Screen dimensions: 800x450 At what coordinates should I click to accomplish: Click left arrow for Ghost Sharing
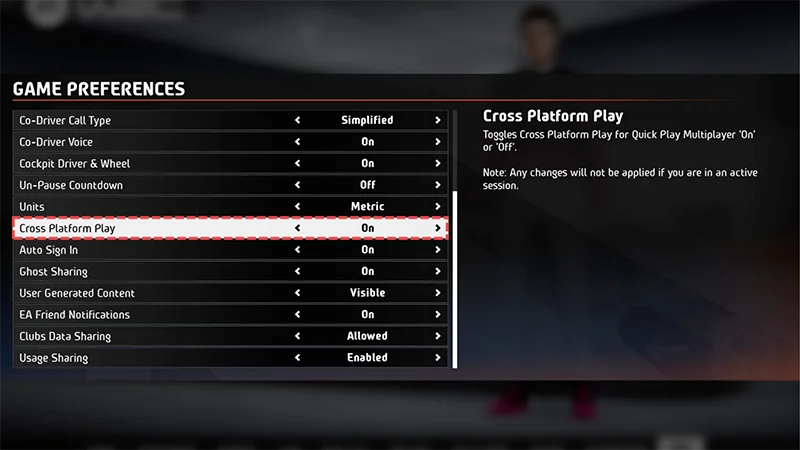(297, 271)
